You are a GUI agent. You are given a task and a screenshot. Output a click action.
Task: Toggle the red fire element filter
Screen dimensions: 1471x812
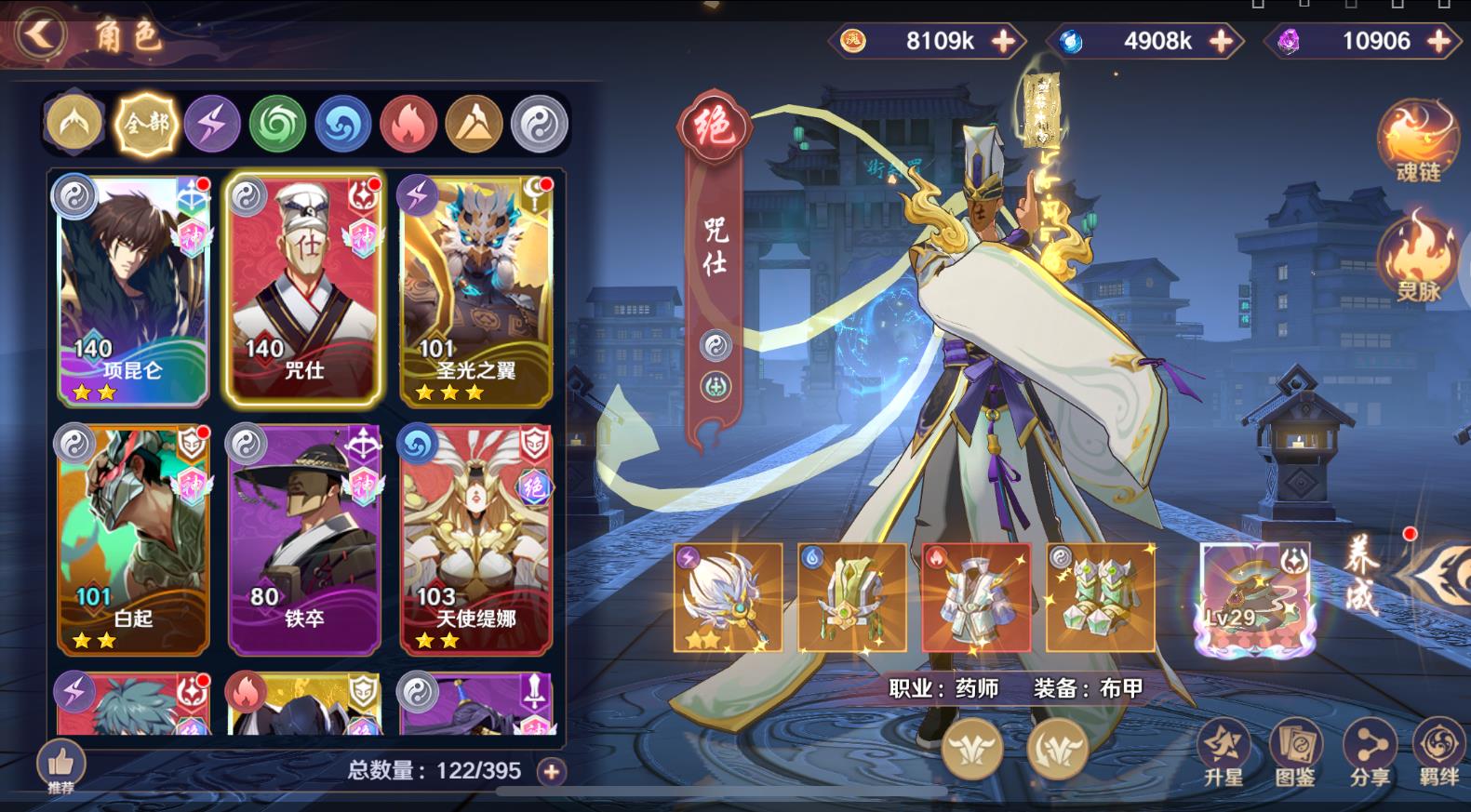click(x=406, y=121)
